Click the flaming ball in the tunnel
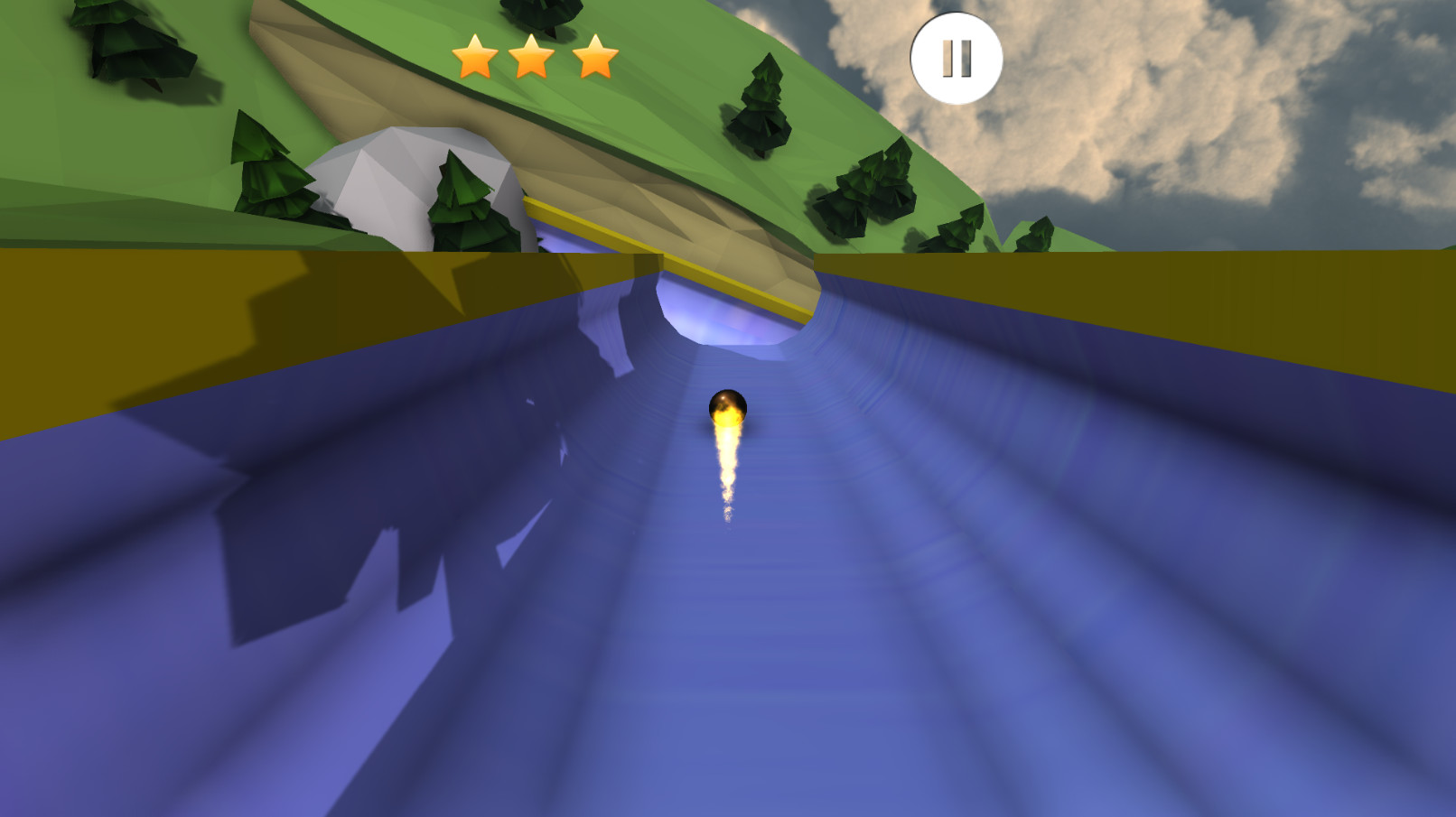The height and width of the screenshot is (817, 1456). click(728, 407)
